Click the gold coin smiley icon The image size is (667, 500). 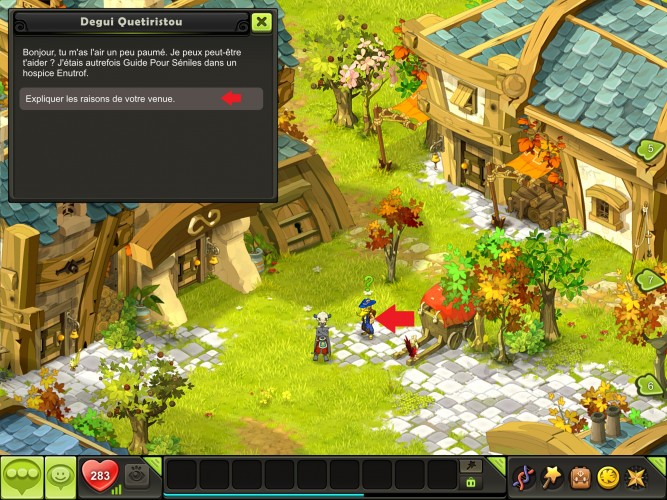click(x=608, y=475)
